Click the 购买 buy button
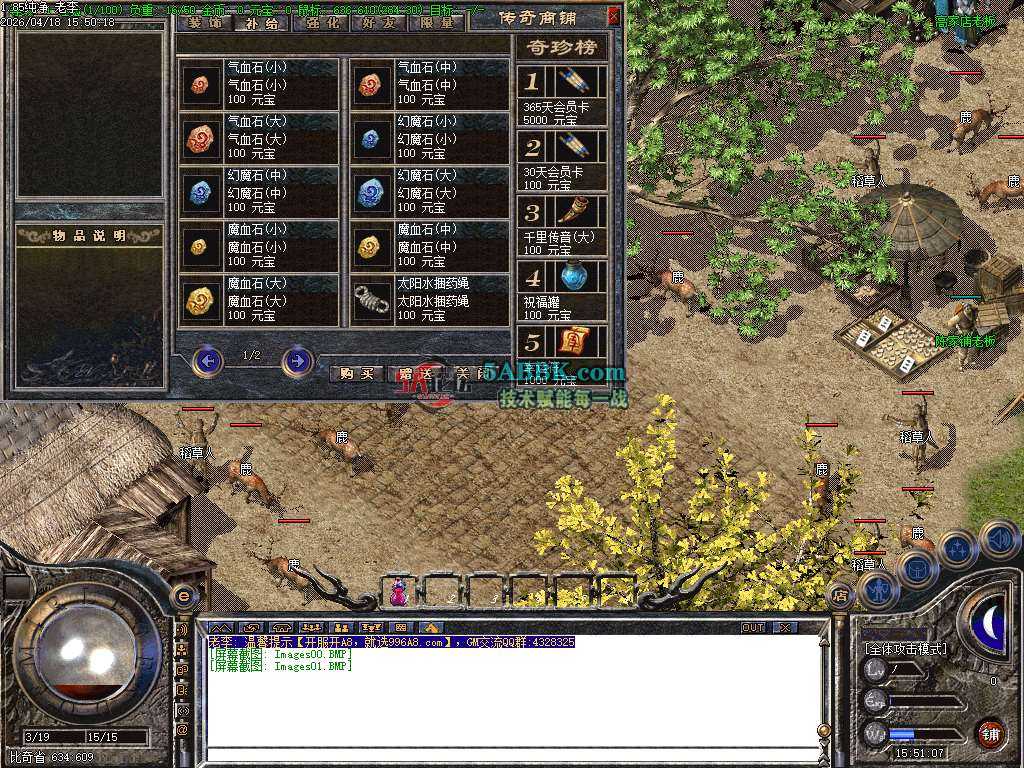1024x768 pixels. 357,373
